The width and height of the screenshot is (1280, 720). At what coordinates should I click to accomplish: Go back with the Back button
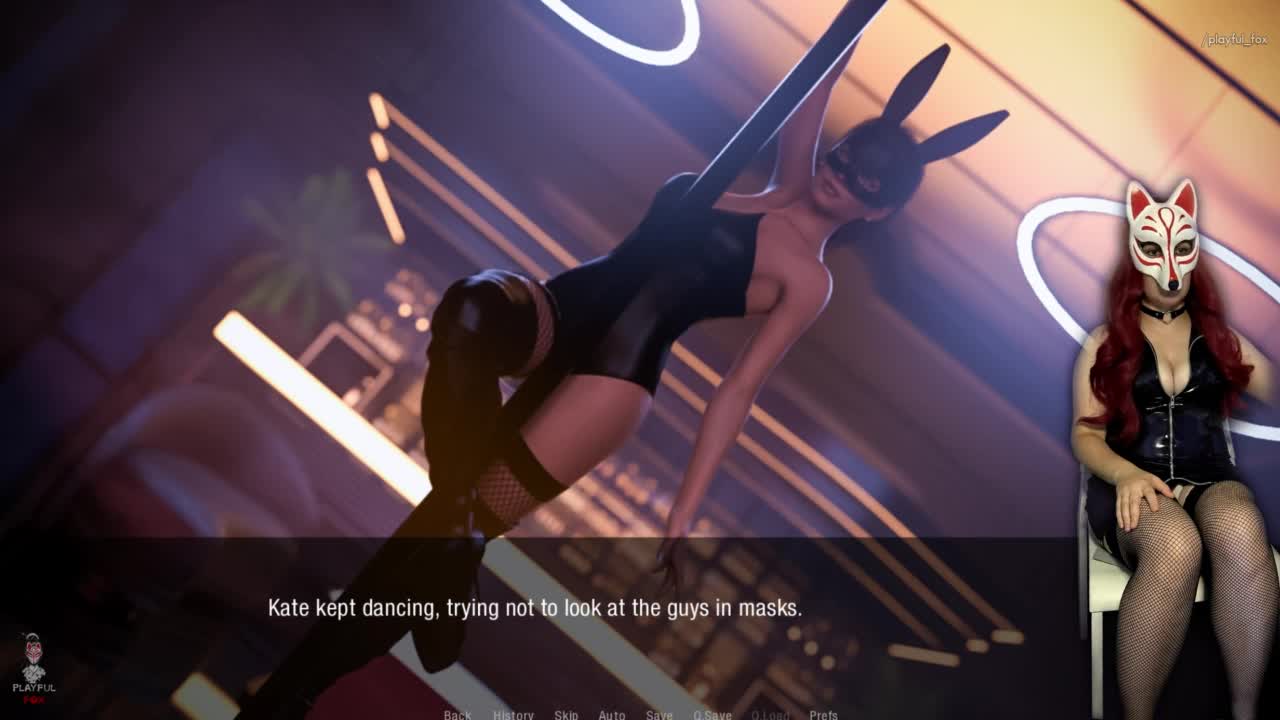pos(457,714)
